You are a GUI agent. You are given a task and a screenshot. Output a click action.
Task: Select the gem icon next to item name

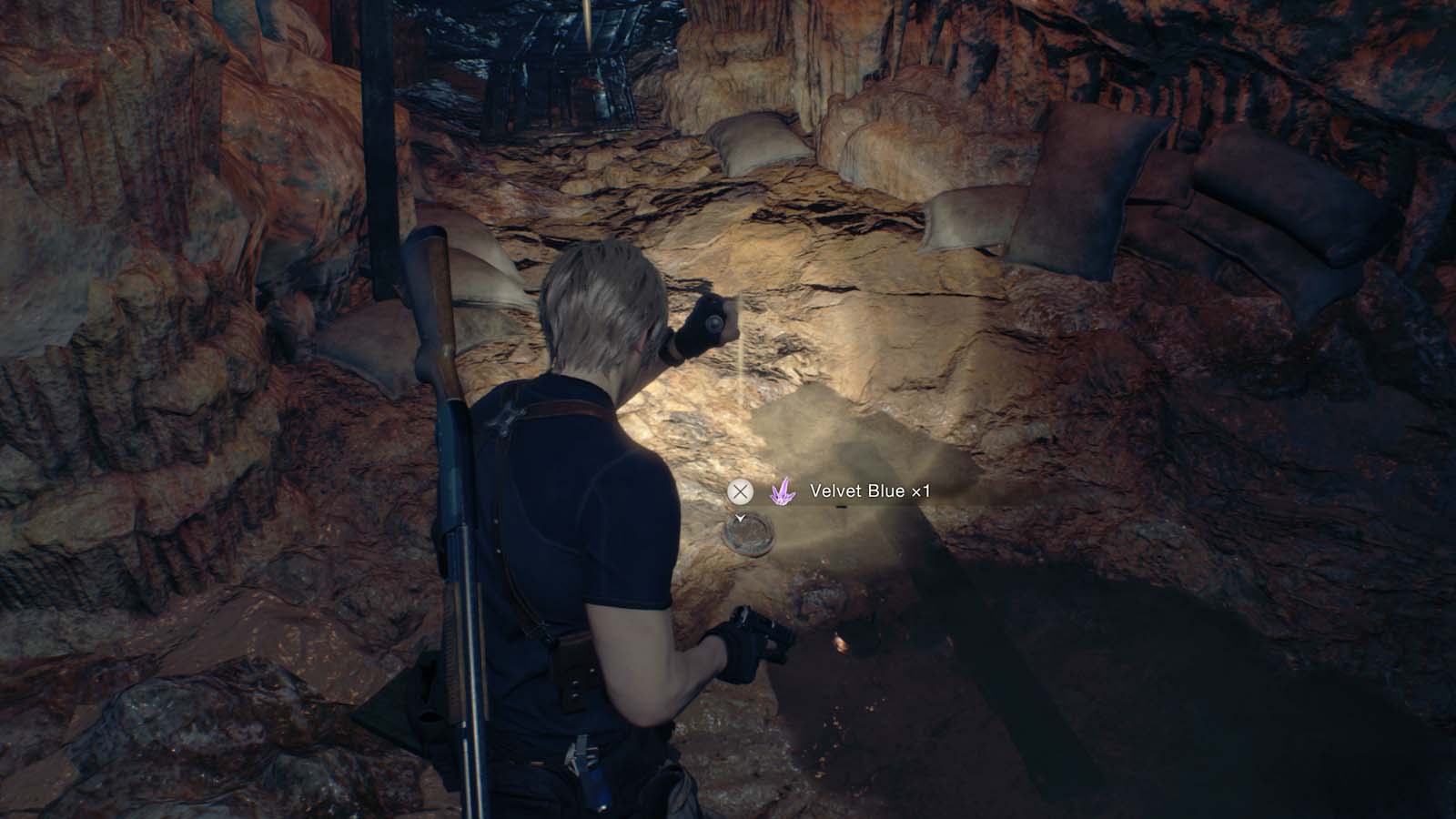[x=783, y=491]
